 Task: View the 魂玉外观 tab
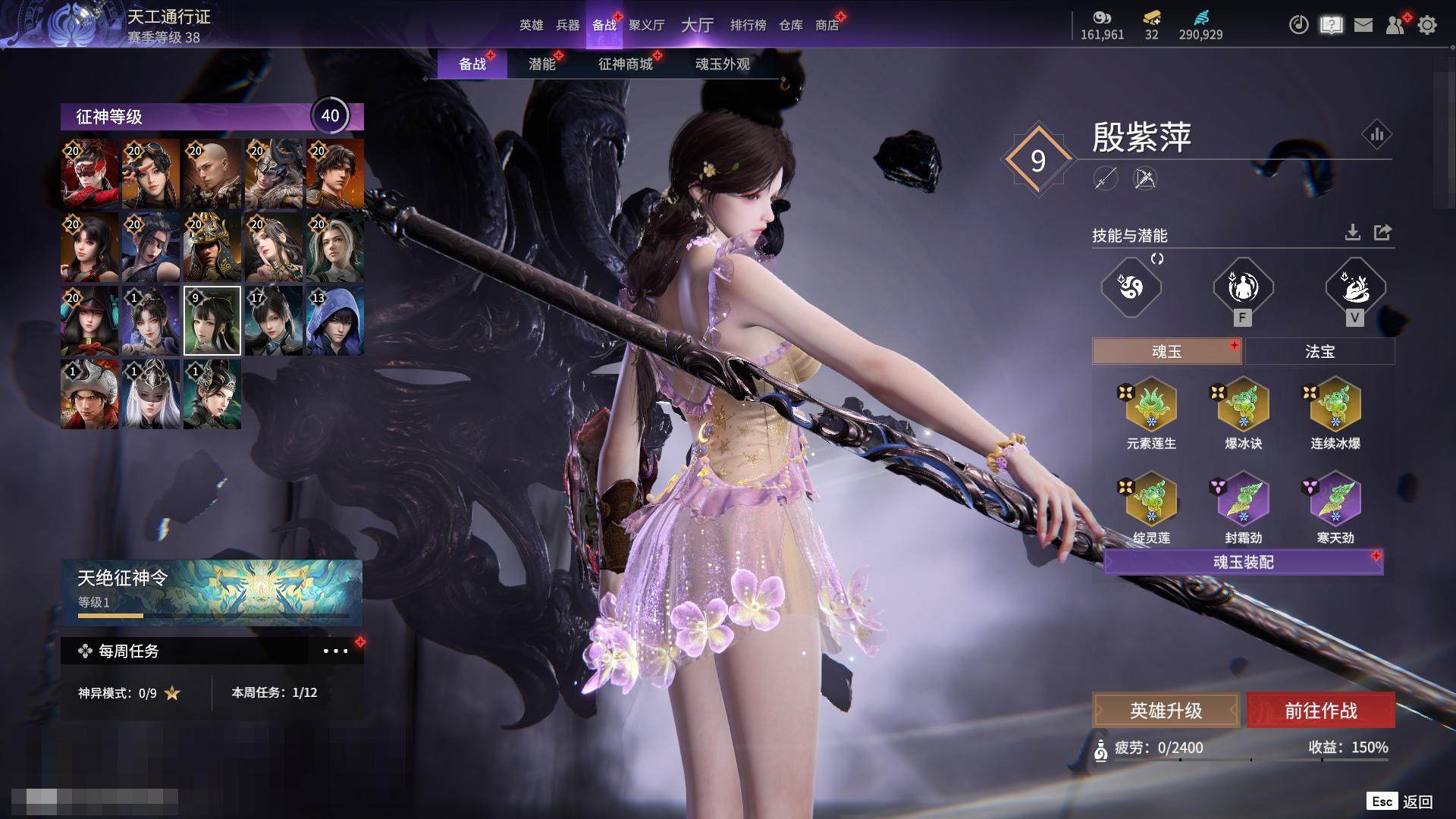(x=722, y=64)
